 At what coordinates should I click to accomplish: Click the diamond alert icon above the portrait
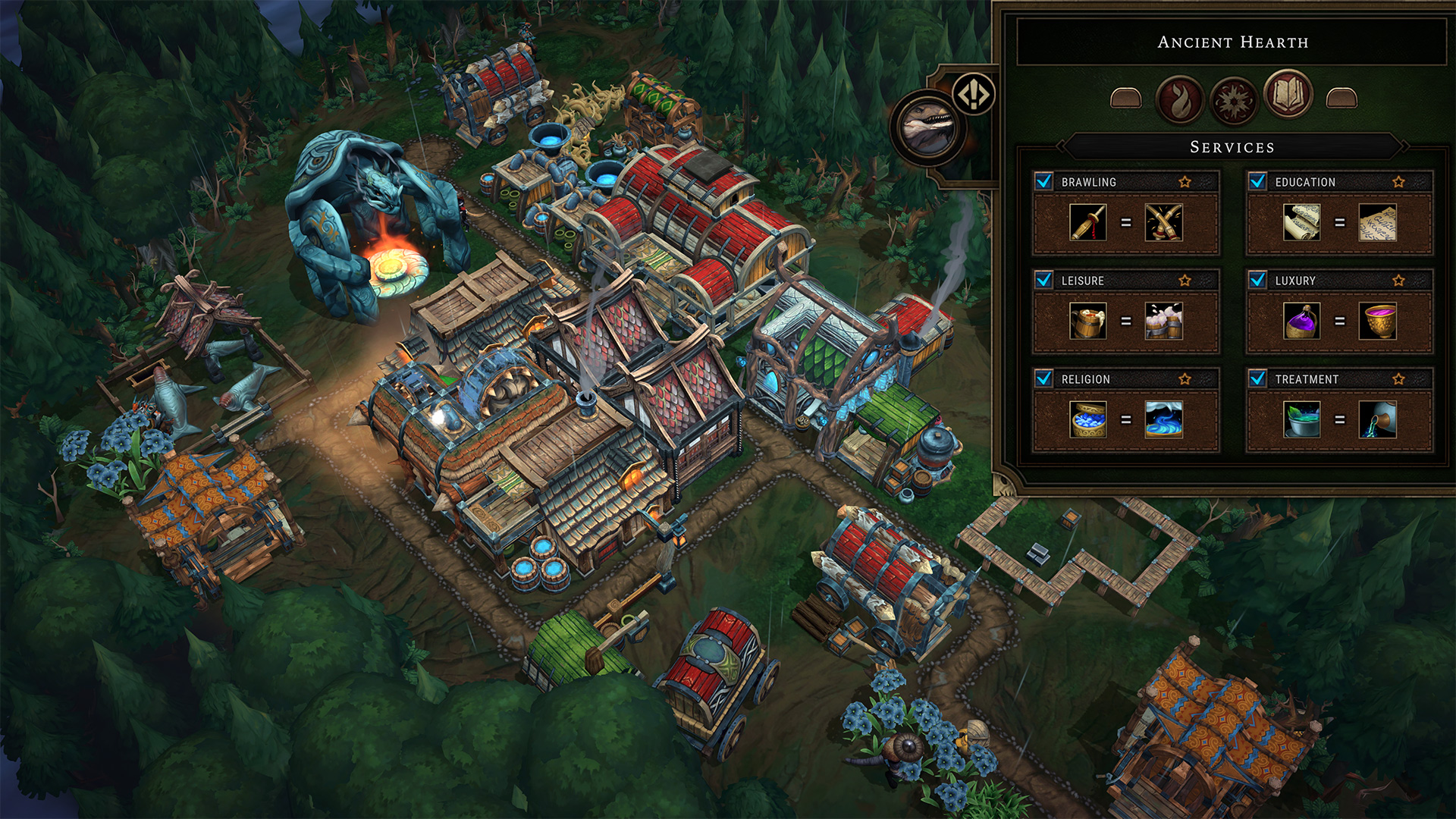[974, 95]
